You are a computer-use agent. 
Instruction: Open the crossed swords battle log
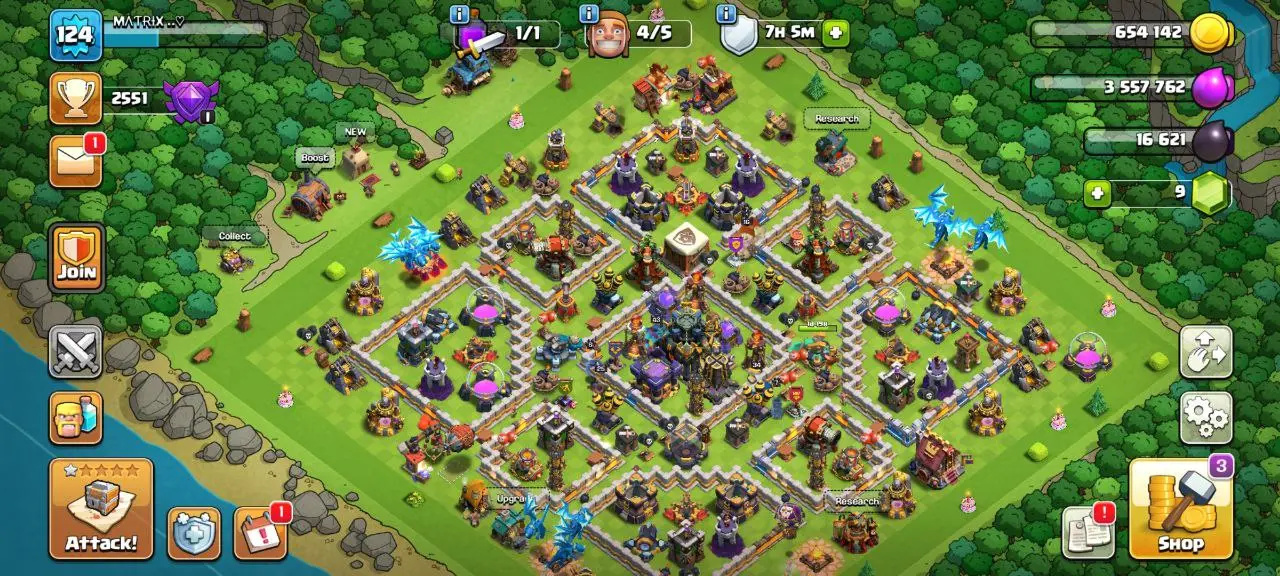pyautogui.click(x=76, y=352)
